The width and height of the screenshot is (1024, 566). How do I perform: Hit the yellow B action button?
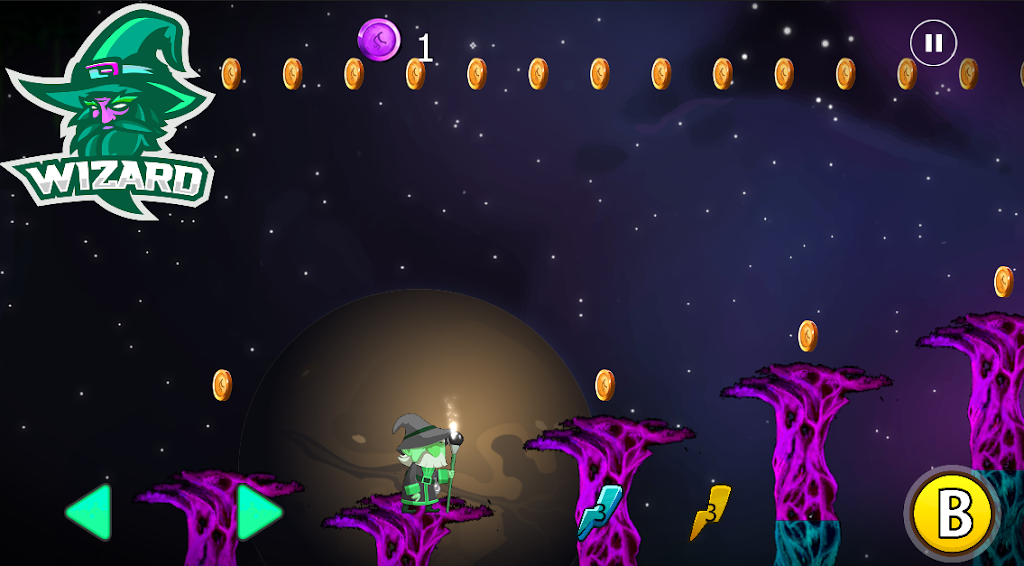(x=955, y=514)
